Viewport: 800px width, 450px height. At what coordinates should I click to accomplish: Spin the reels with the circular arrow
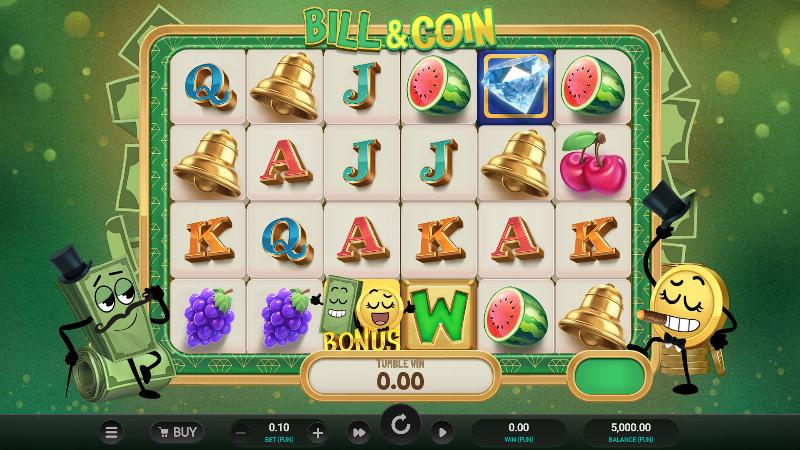click(400, 426)
